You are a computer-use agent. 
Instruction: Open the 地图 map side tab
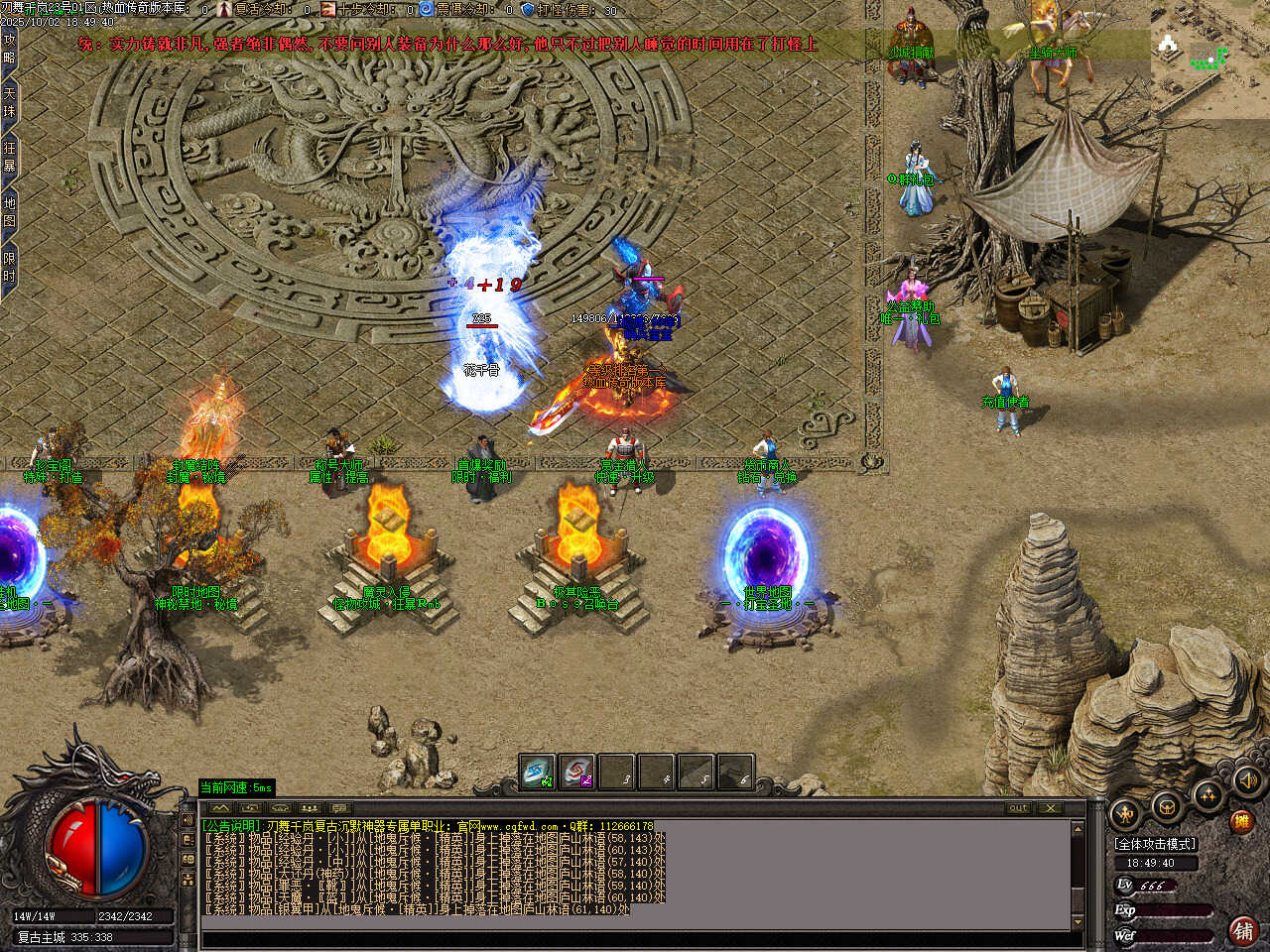pyautogui.click(x=9, y=213)
